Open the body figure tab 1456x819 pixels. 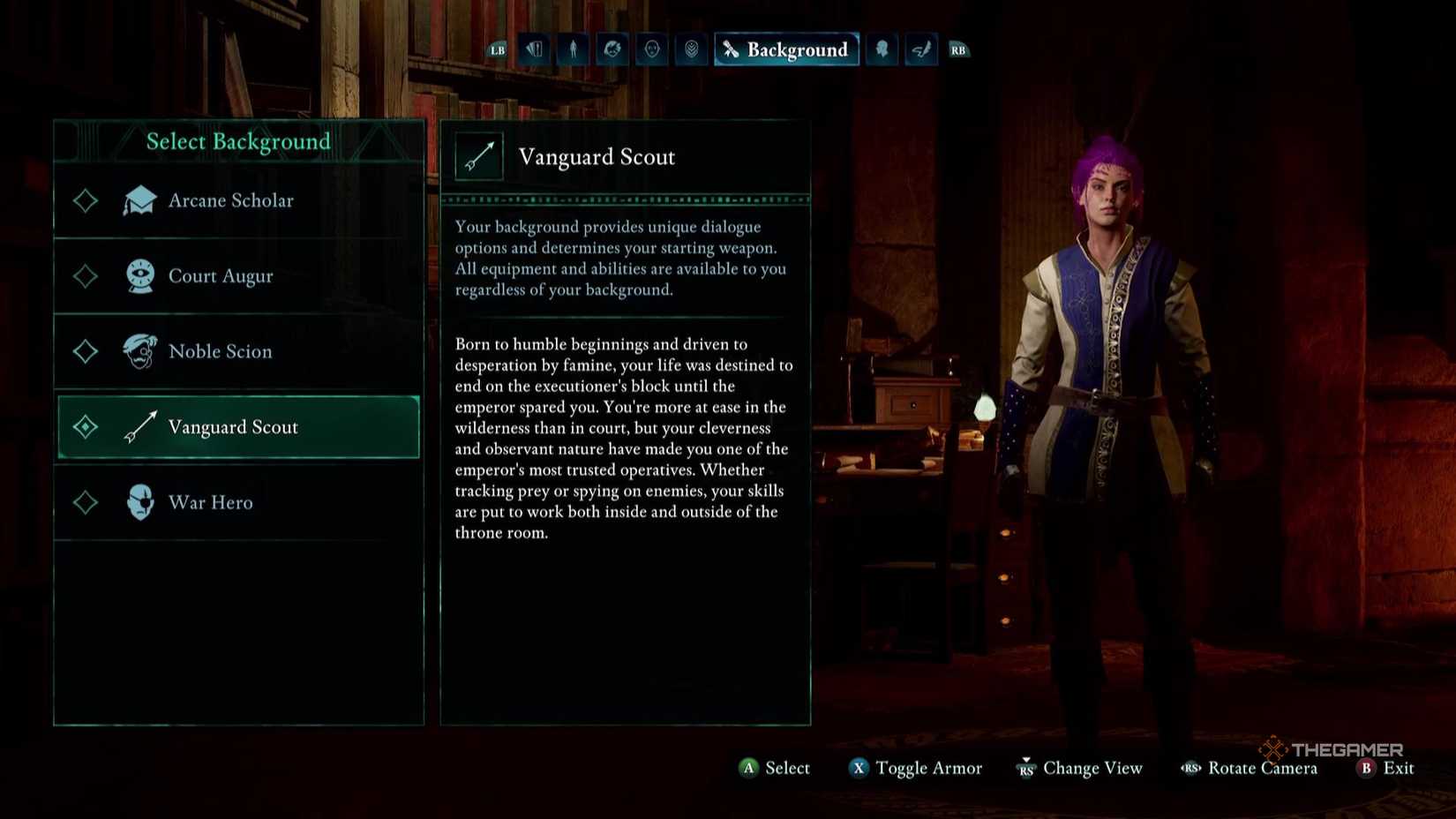coord(574,49)
